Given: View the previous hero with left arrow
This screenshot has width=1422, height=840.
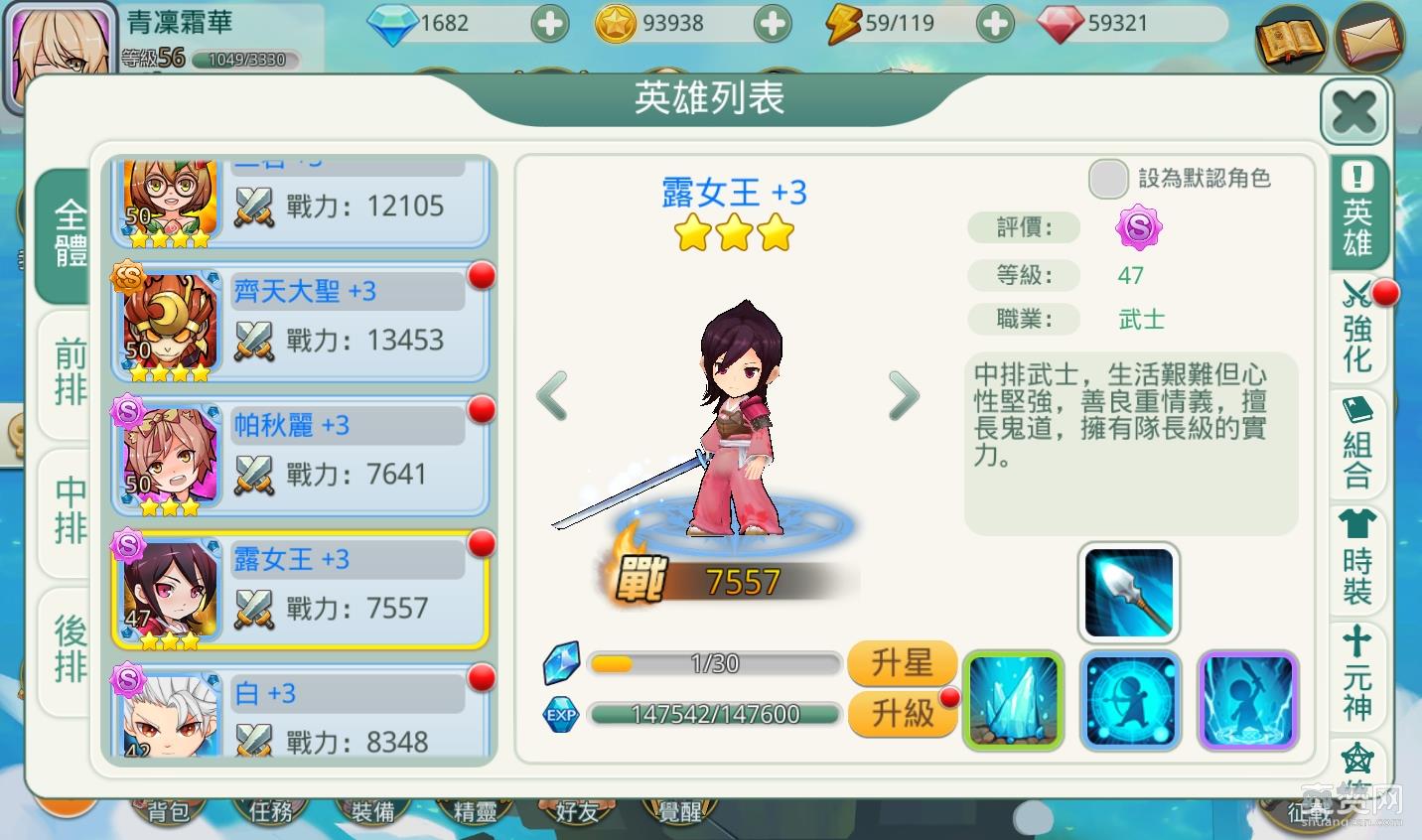Looking at the screenshot, I should click(x=552, y=396).
